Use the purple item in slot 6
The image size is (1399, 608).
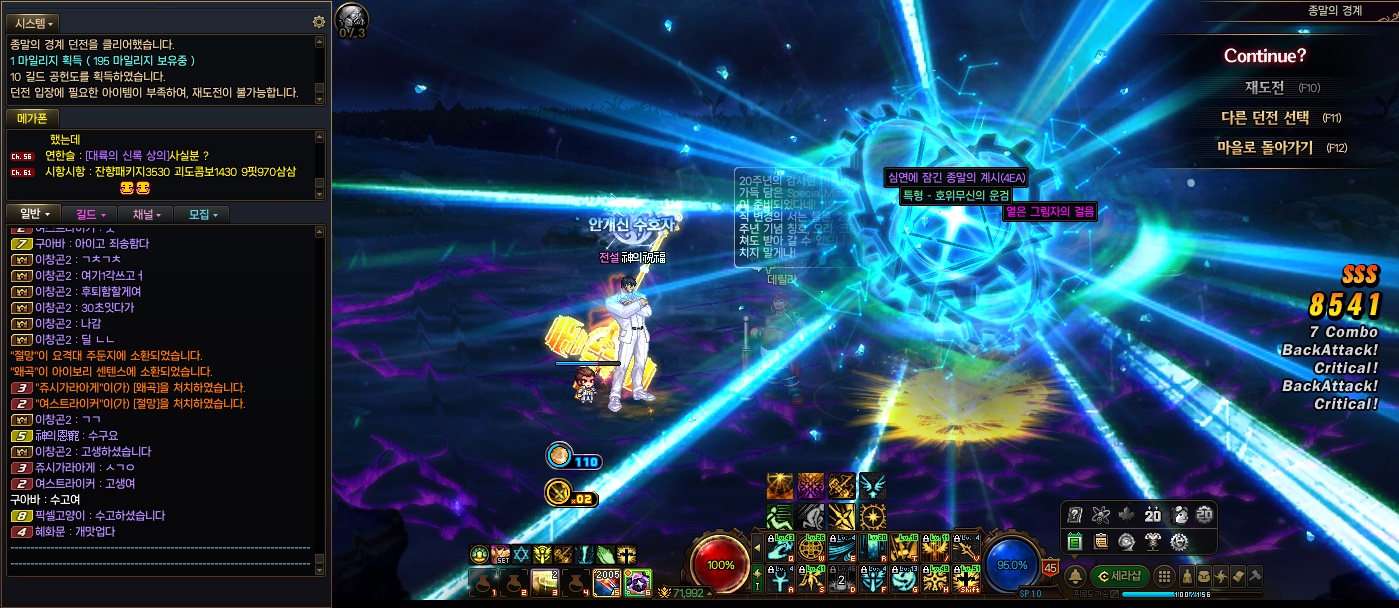tap(637, 582)
